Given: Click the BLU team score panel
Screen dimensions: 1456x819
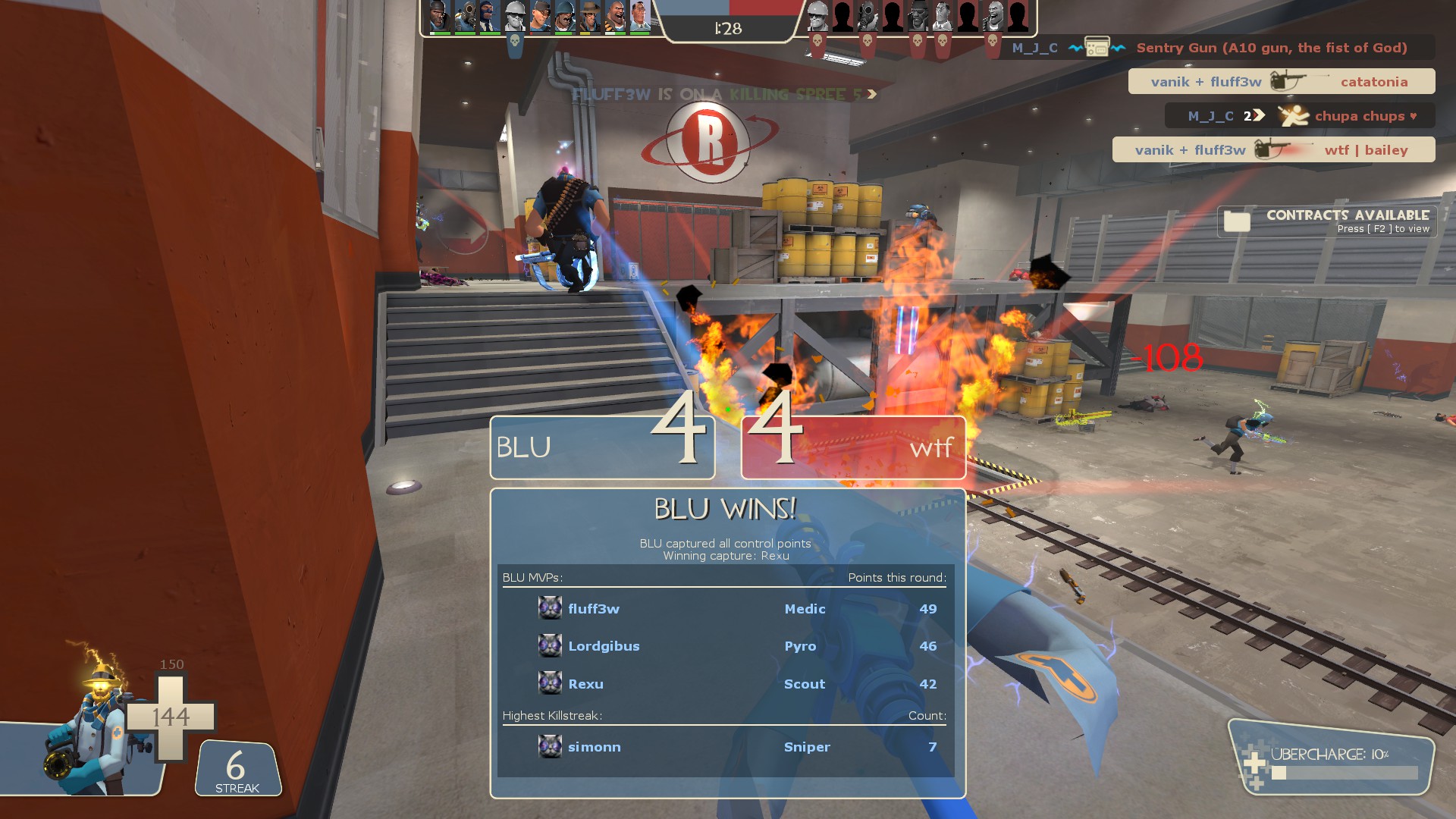Looking at the screenshot, I should (x=602, y=447).
